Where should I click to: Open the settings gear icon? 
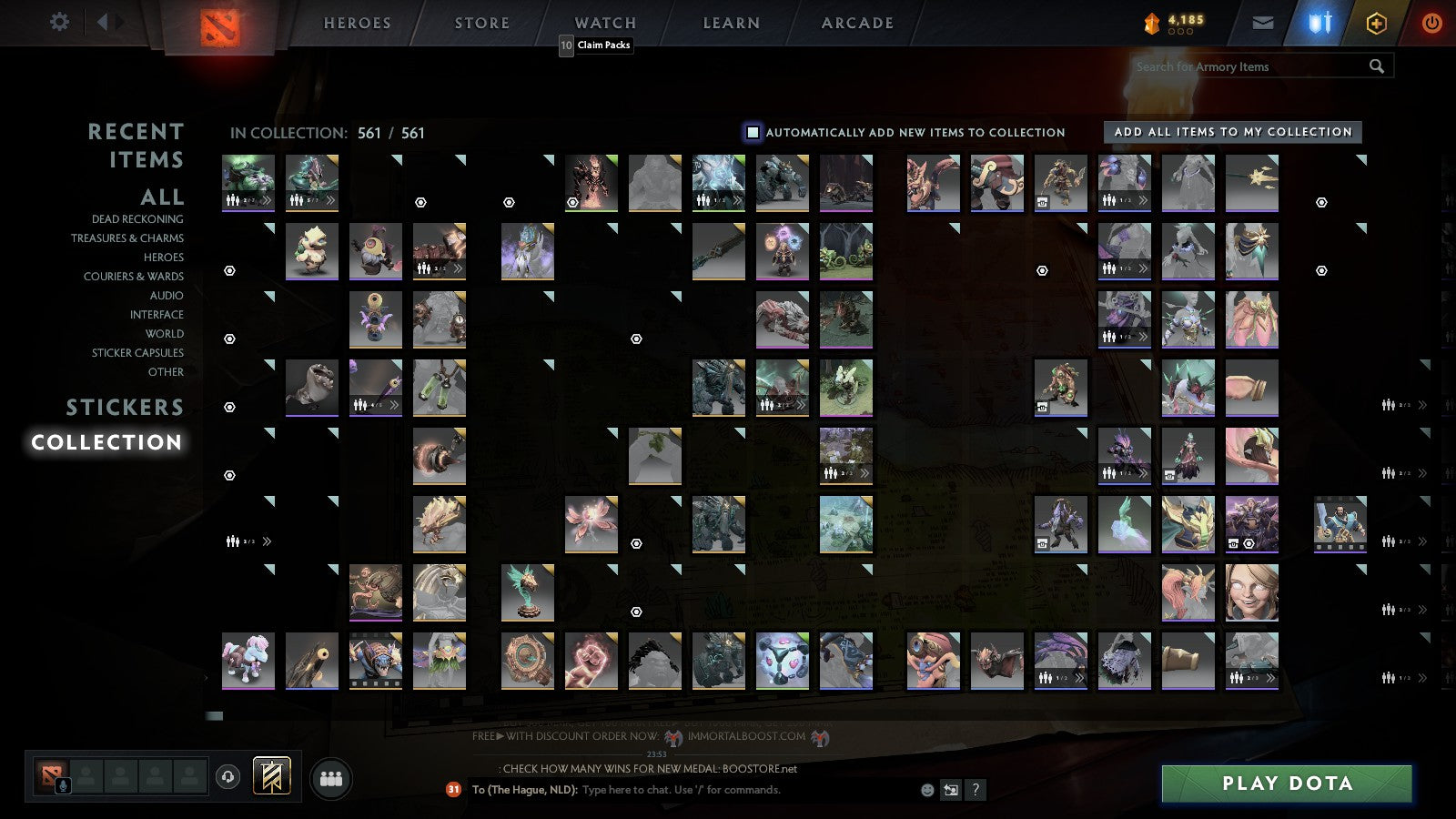click(x=60, y=22)
